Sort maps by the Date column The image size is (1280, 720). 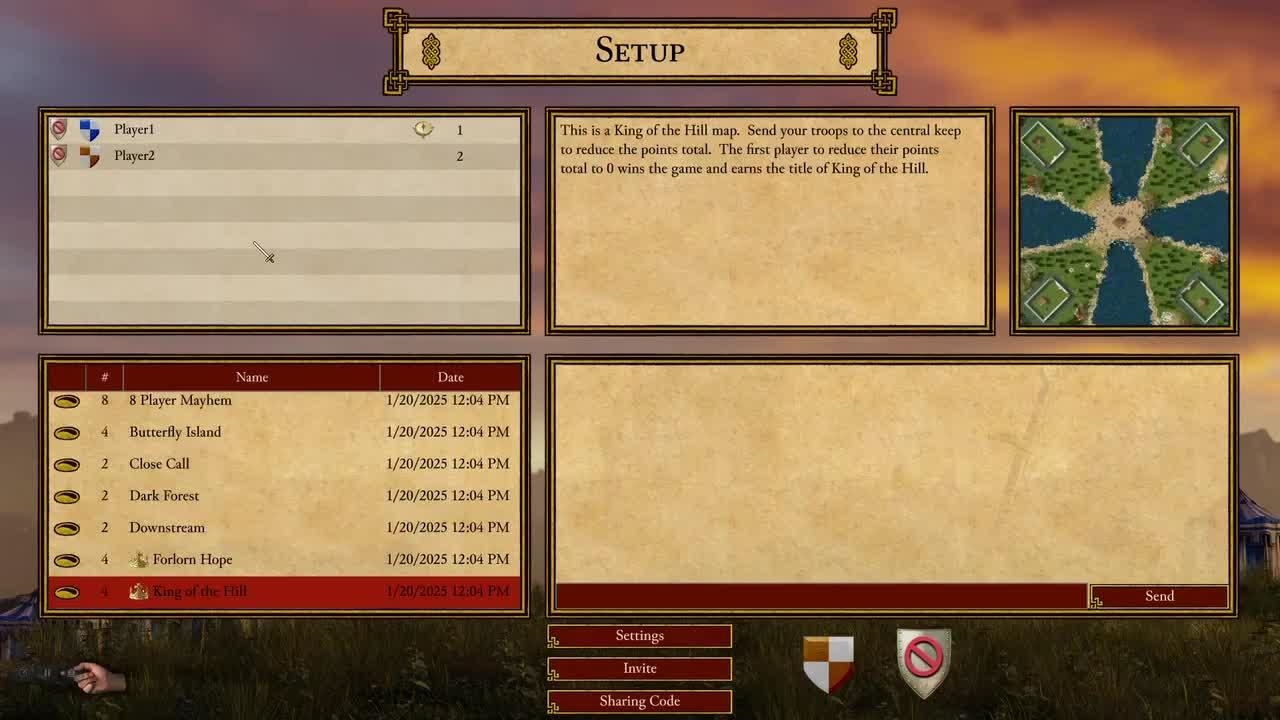[450, 377]
